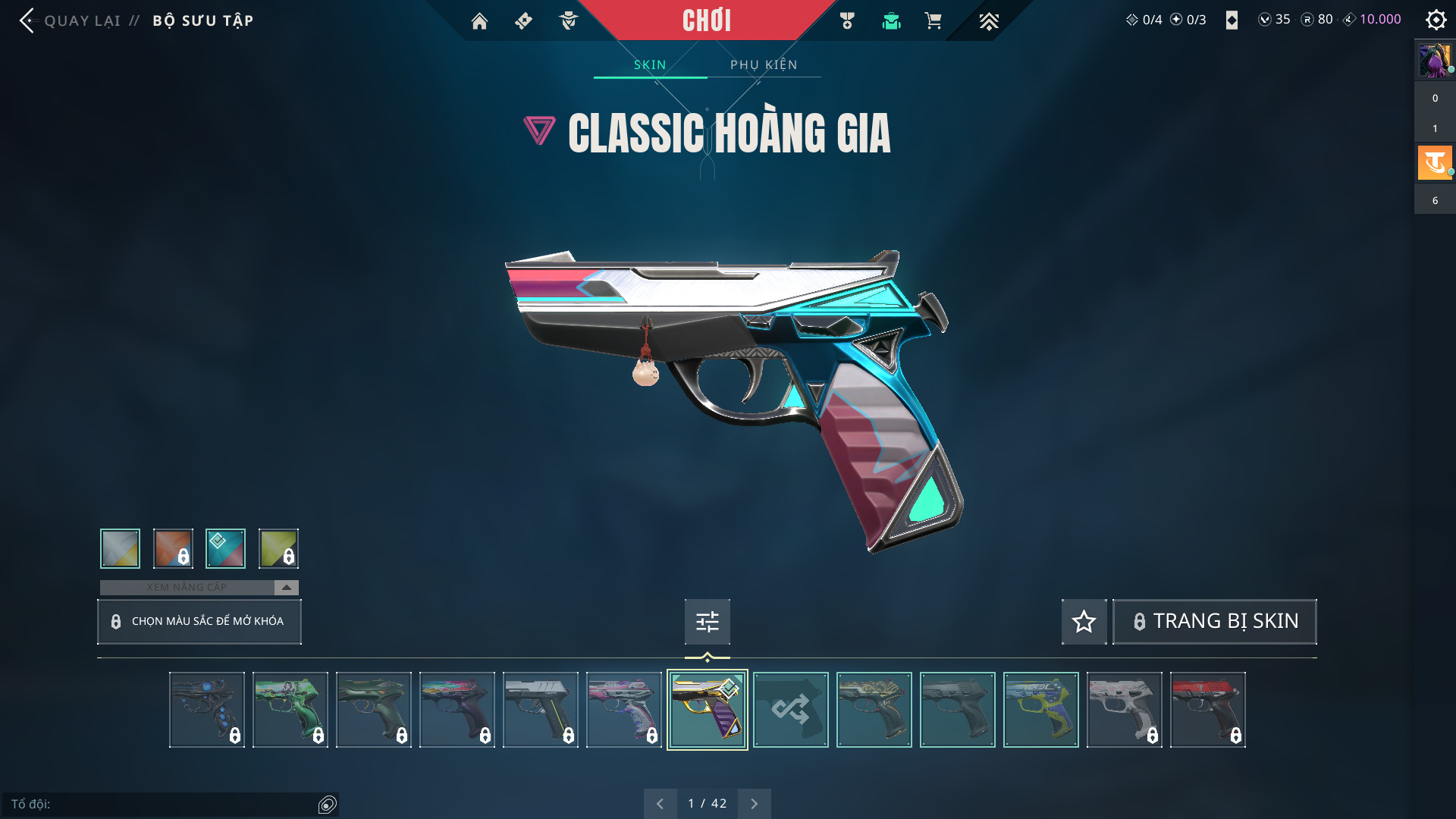The image size is (1456, 819).
Task: Pick the teal and pink color variant
Action: [225, 548]
